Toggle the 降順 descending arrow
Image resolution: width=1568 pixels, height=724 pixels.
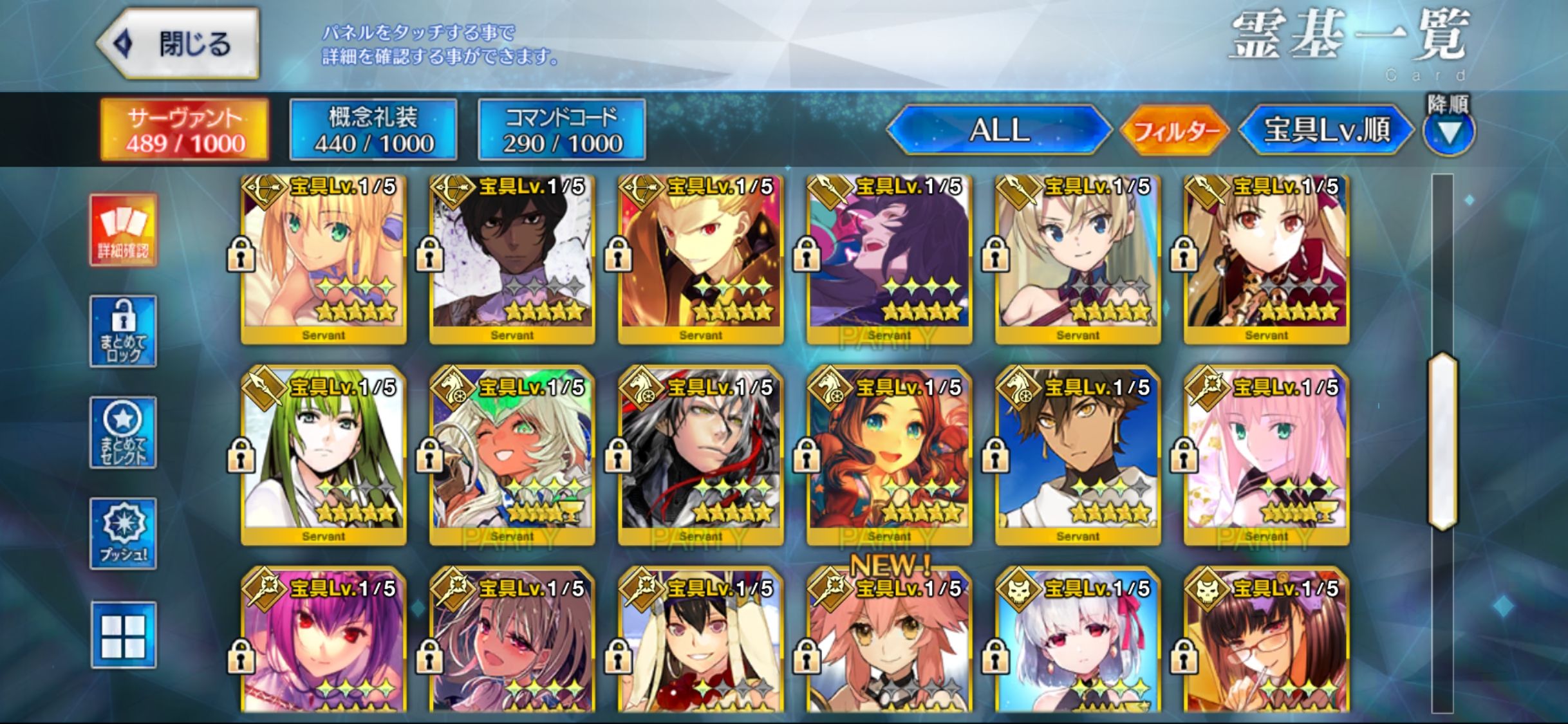tap(1448, 133)
